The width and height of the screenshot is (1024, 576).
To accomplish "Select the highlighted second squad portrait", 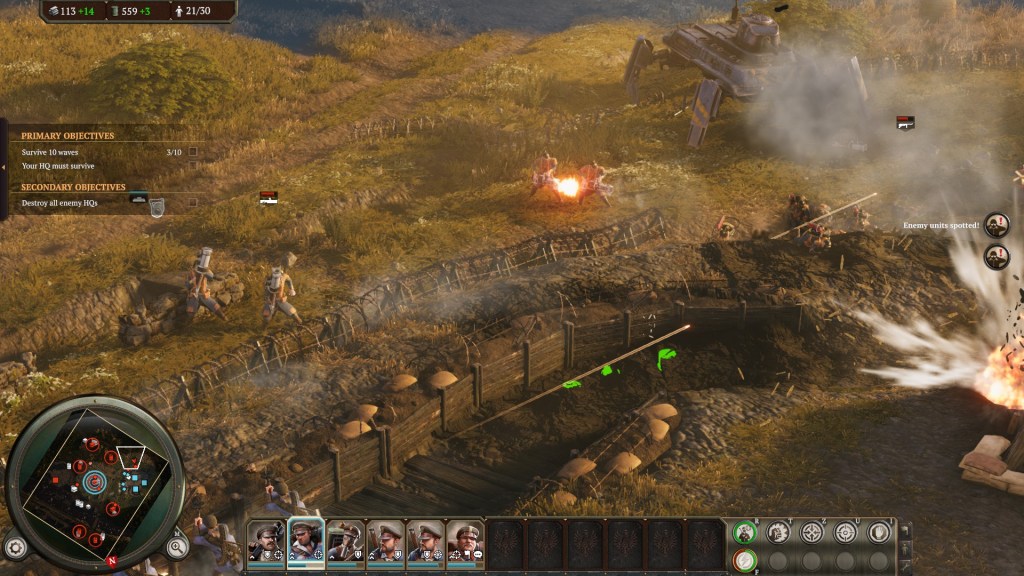I will coord(306,541).
